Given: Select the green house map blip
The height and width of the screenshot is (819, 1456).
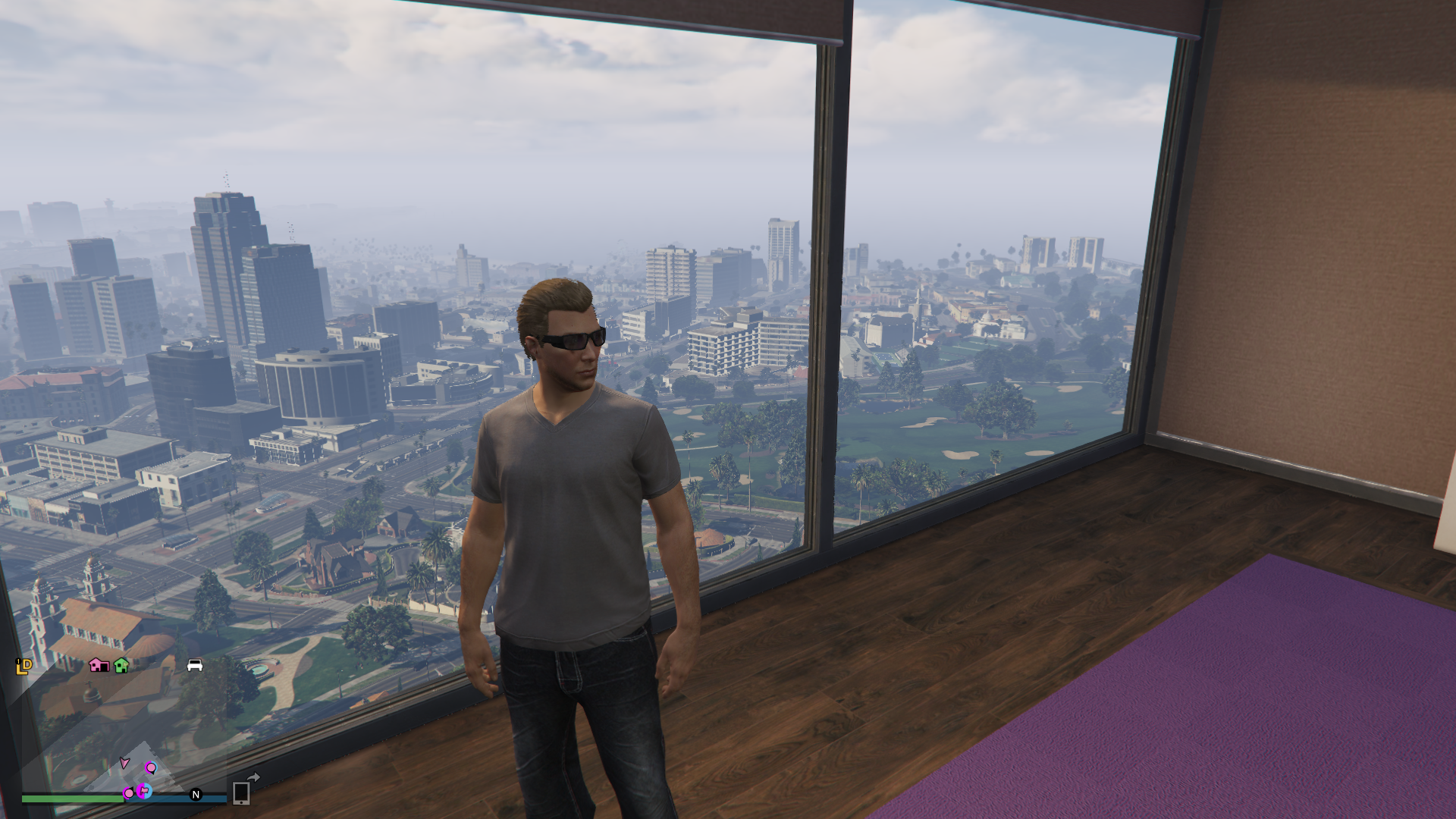Looking at the screenshot, I should pyautogui.click(x=121, y=665).
